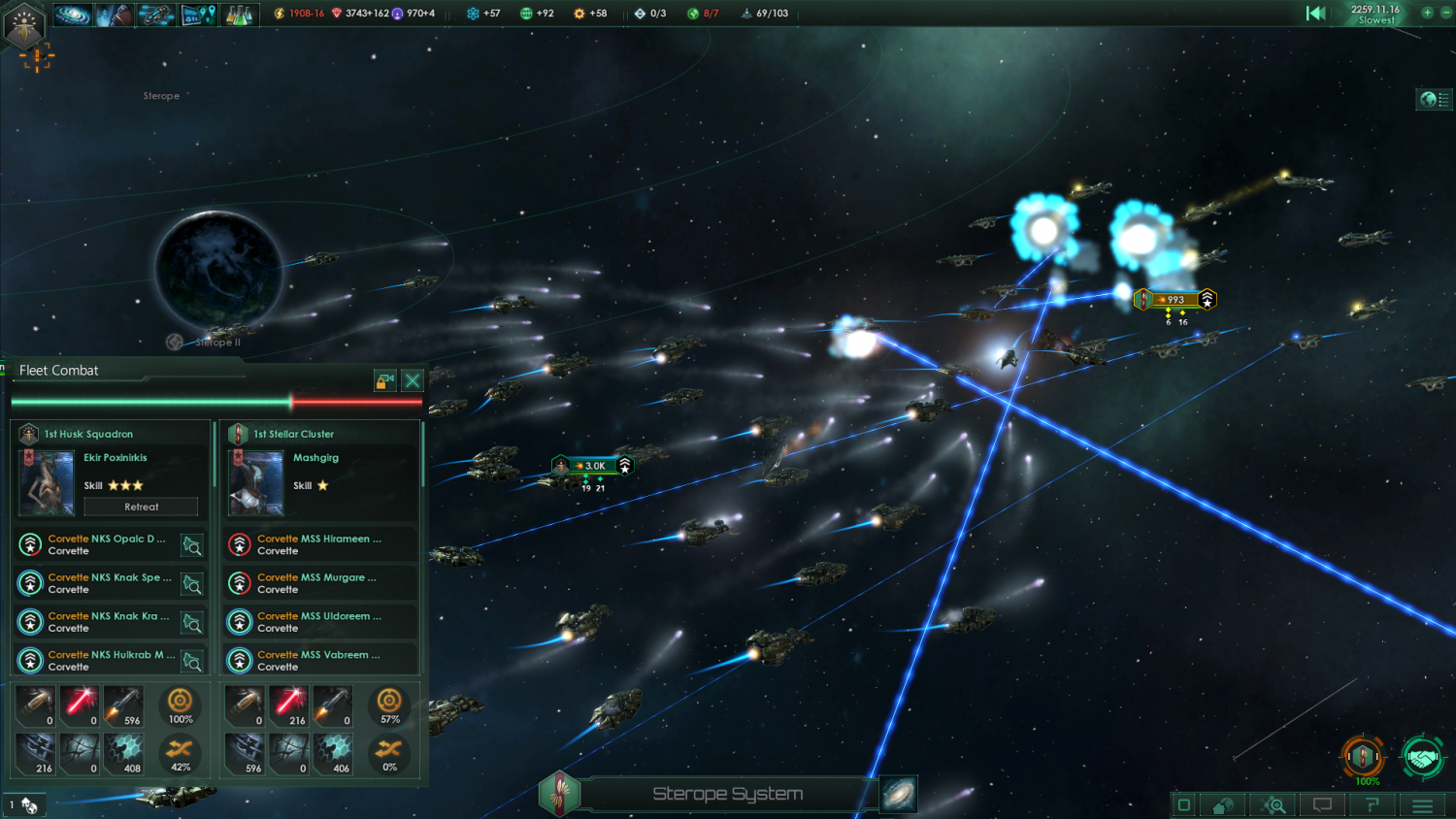Expand the 993-strength enemy fleet banner chevron

(1206, 299)
